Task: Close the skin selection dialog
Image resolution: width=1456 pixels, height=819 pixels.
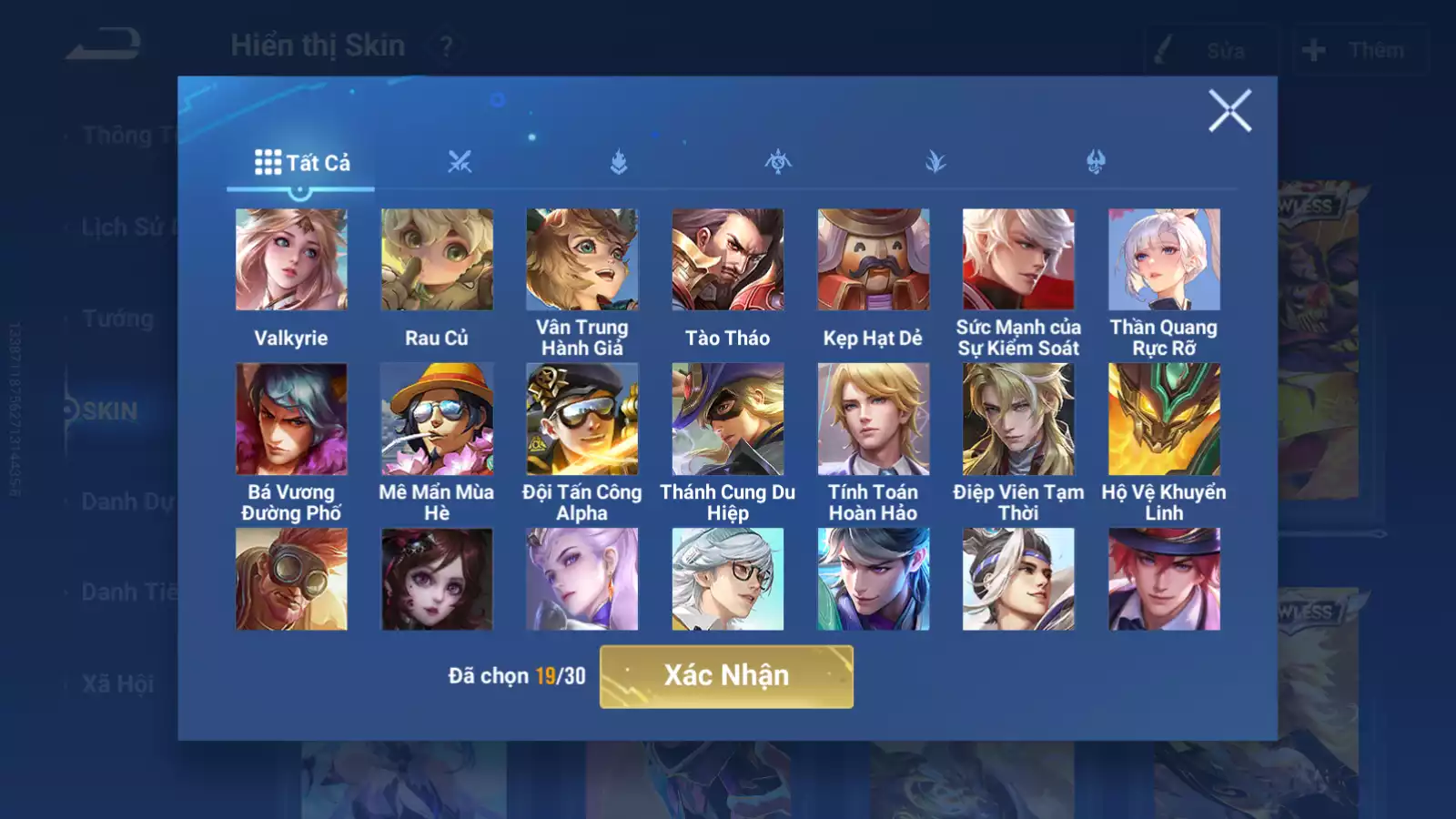Action: 1229,111
